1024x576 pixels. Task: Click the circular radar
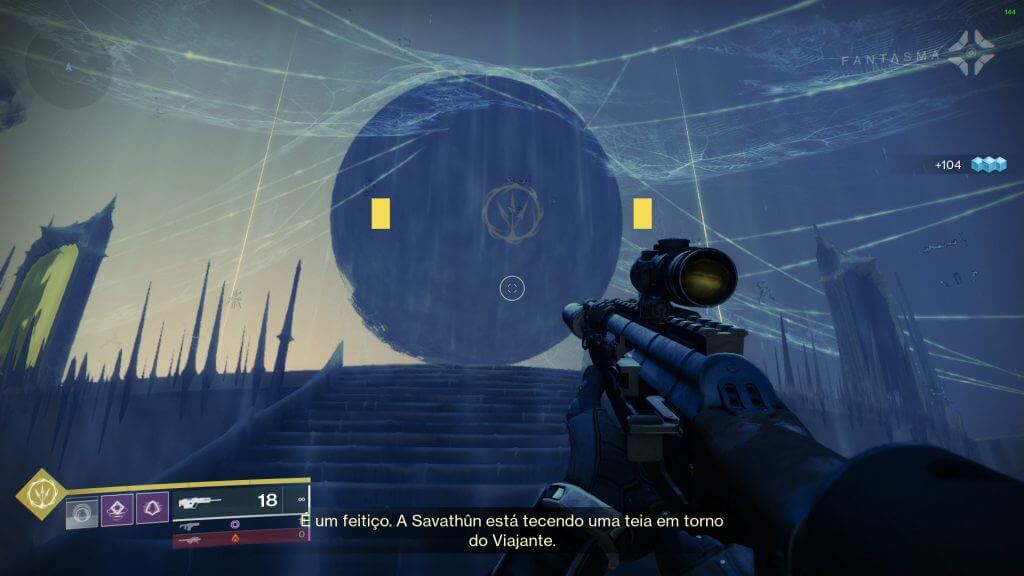[68, 67]
